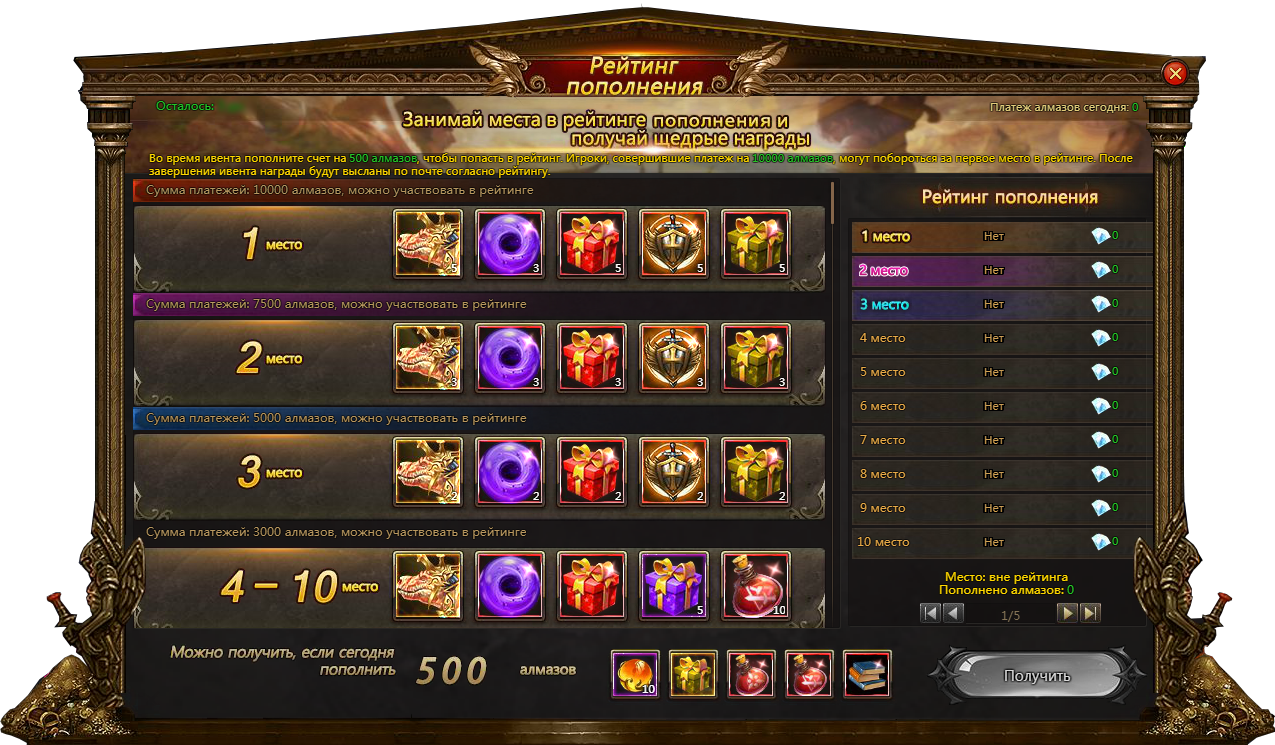View the red gift box for 2nd place
The width and height of the screenshot is (1275, 745).
[x=592, y=357]
